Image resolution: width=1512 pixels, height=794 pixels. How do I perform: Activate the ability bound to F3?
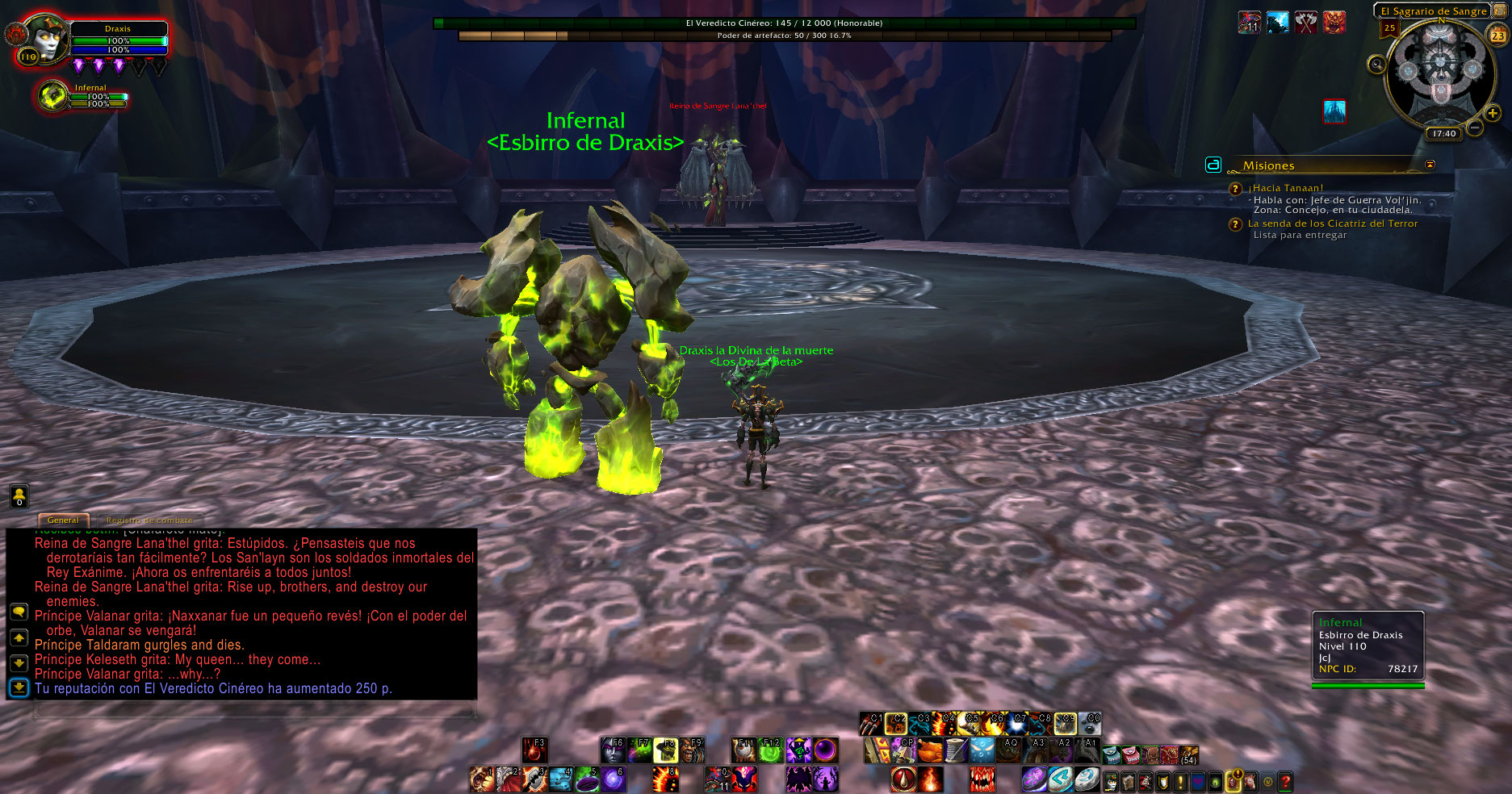point(534,750)
